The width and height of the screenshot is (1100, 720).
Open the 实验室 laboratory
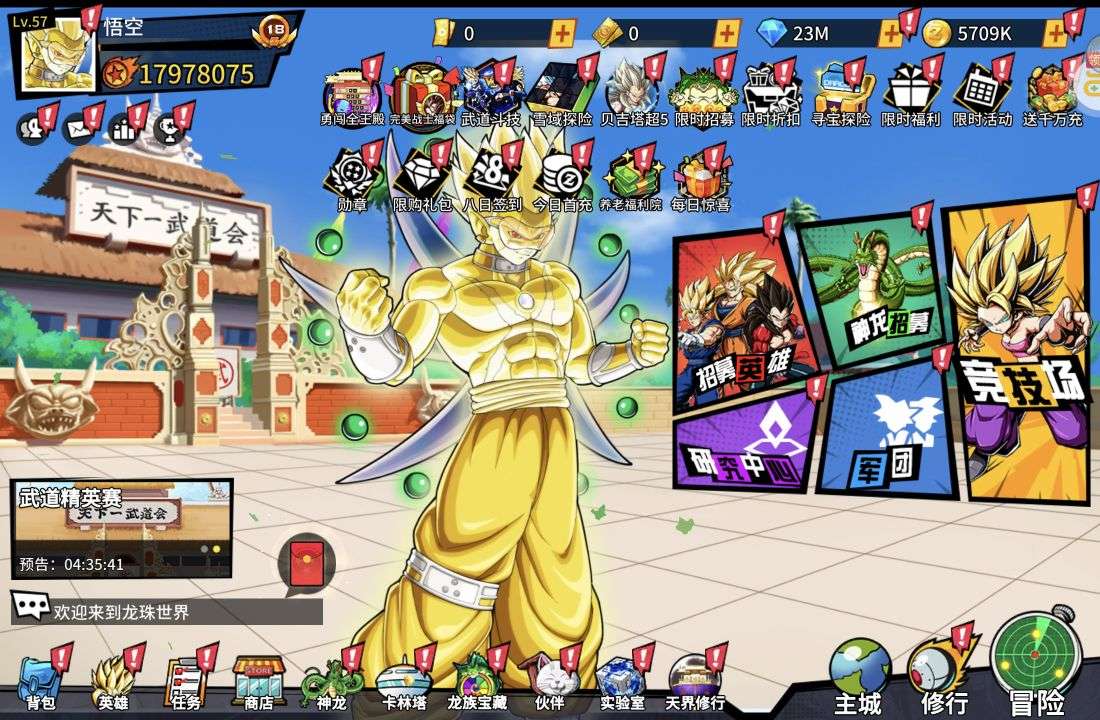pos(622,681)
